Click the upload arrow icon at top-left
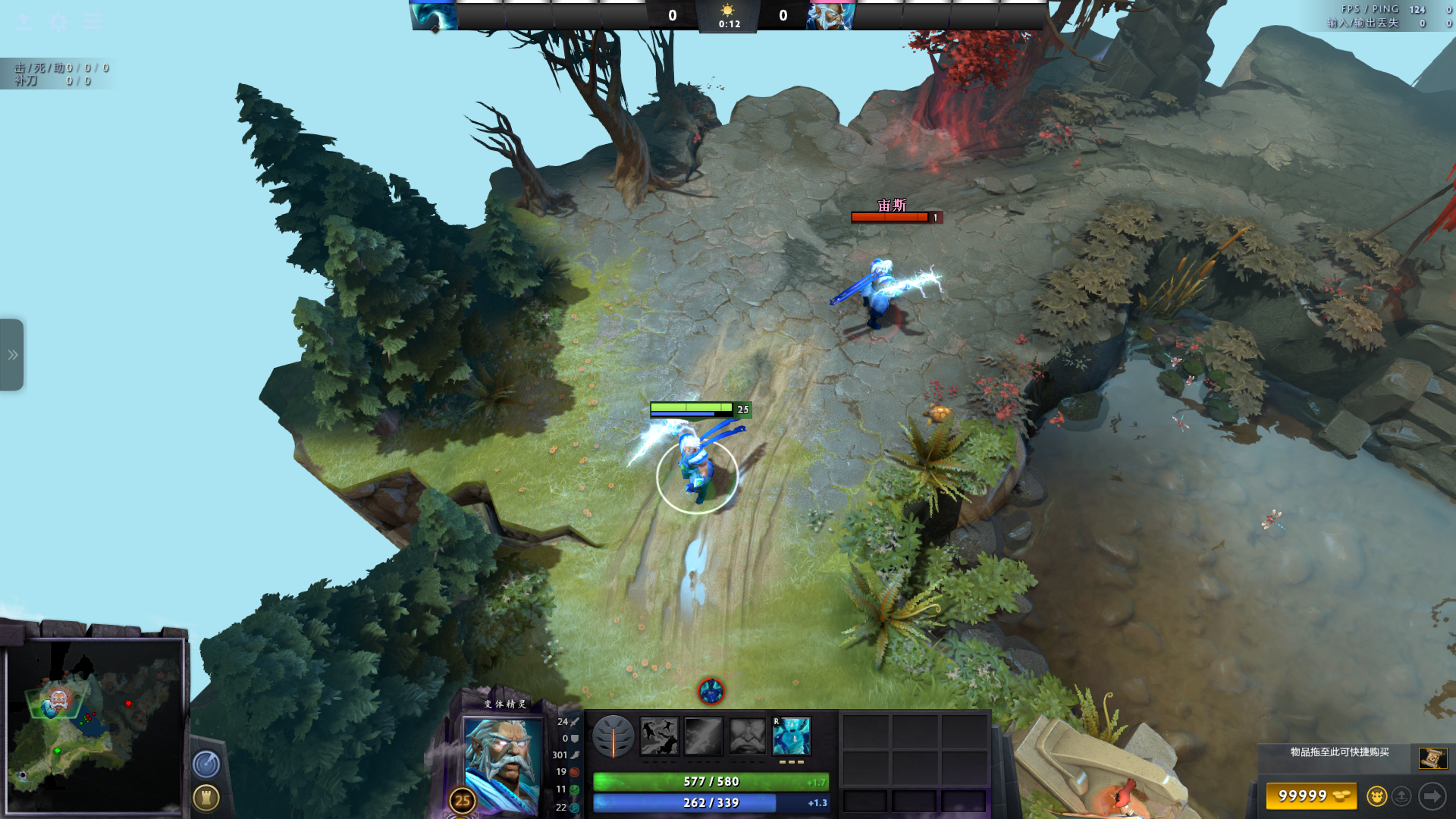 pyautogui.click(x=24, y=21)
